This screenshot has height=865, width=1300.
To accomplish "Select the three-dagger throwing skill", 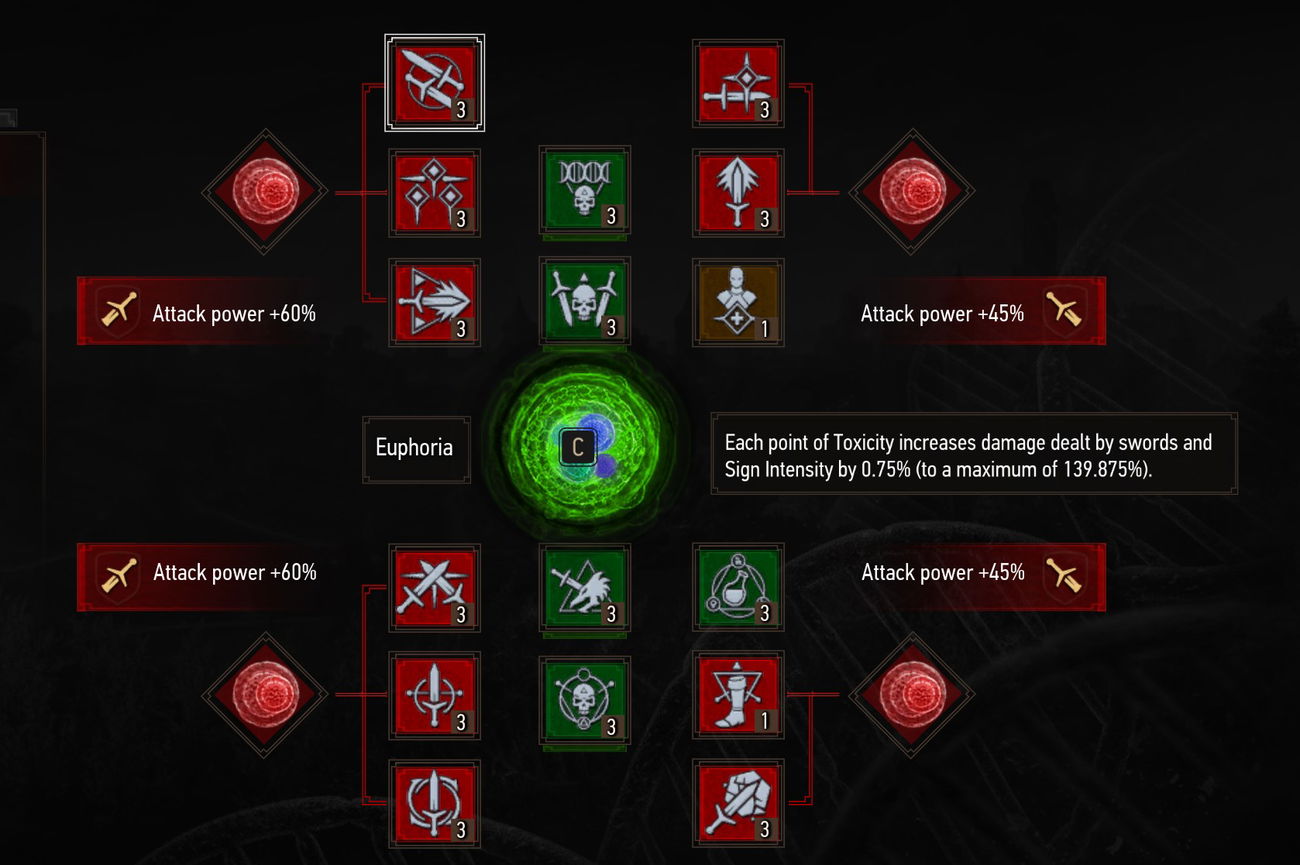I will point(435,193).
